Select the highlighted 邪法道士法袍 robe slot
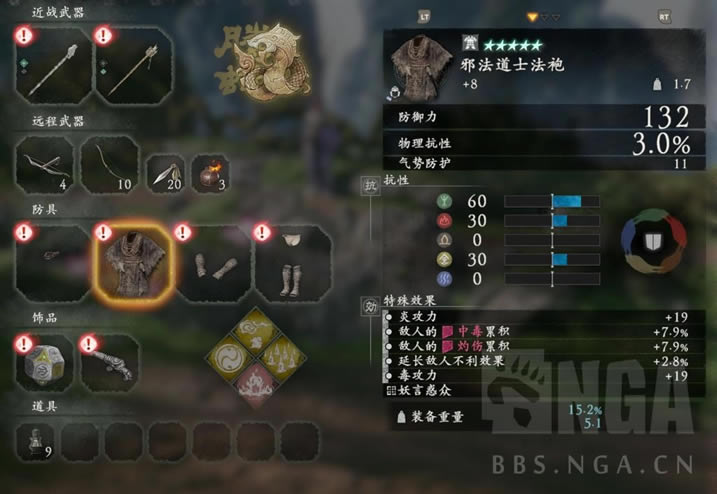 (133, 262)
